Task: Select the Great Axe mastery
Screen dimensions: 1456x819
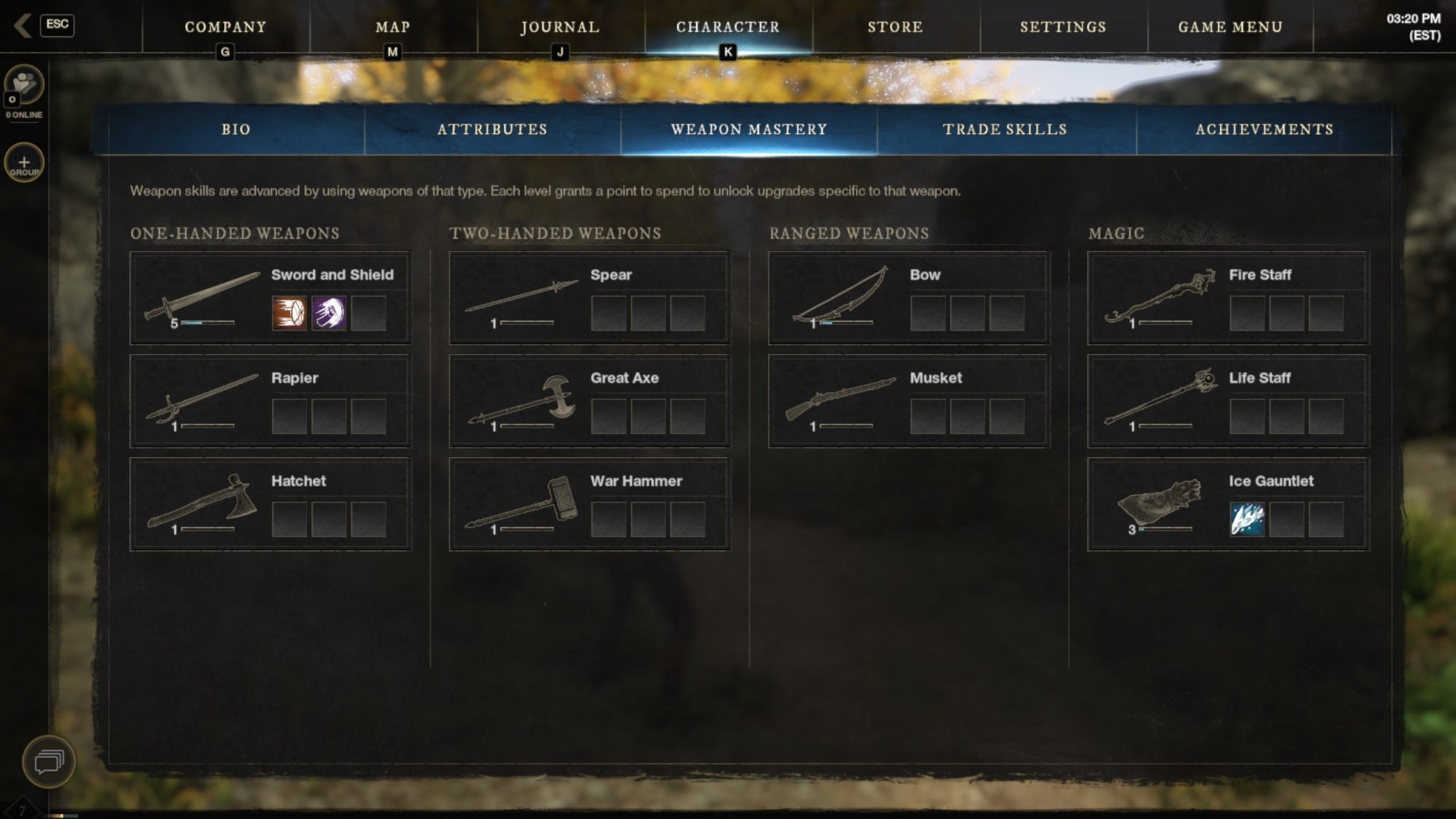Action: click(x=589, y=401)
